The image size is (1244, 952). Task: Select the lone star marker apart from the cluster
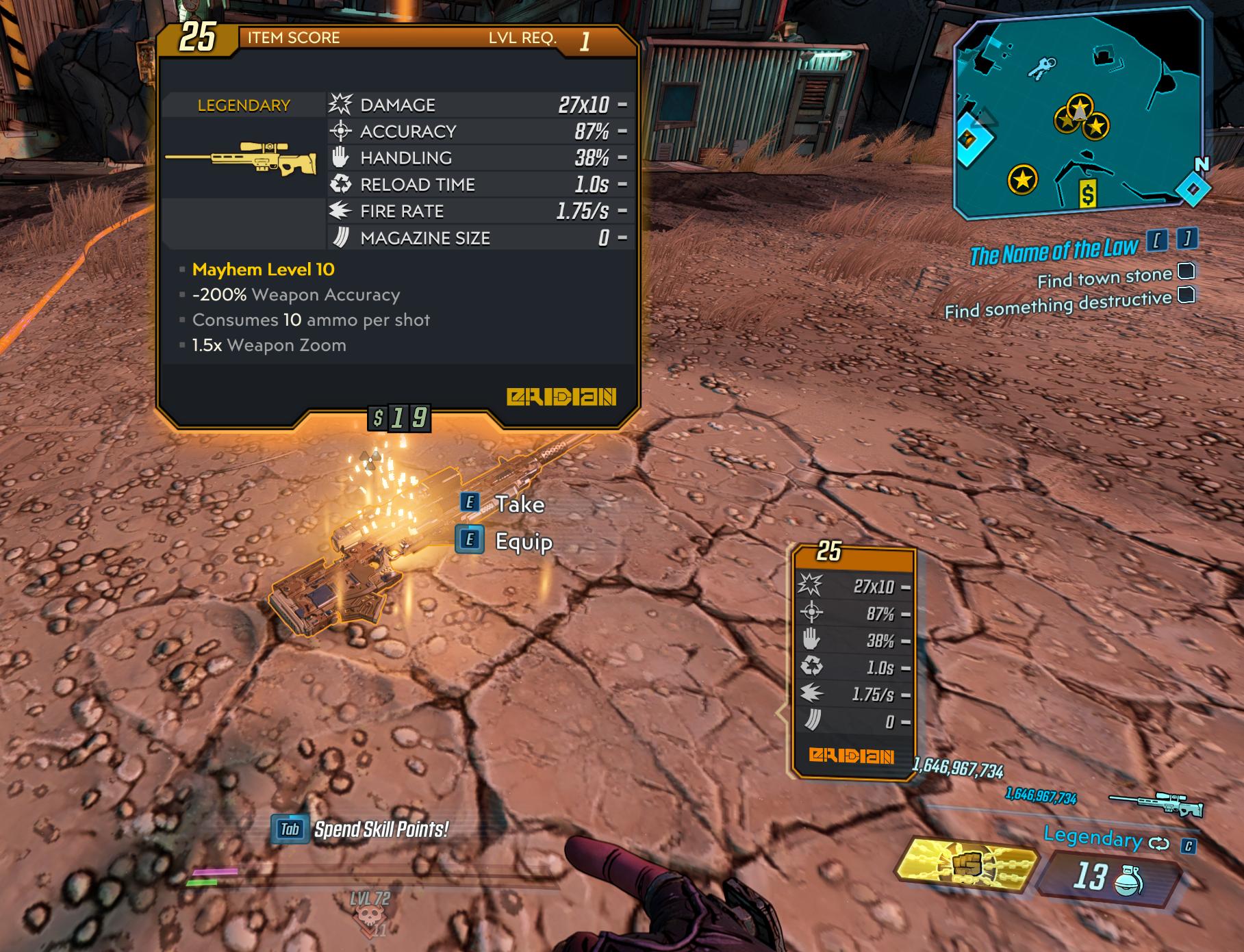(x=1022, y=180)
